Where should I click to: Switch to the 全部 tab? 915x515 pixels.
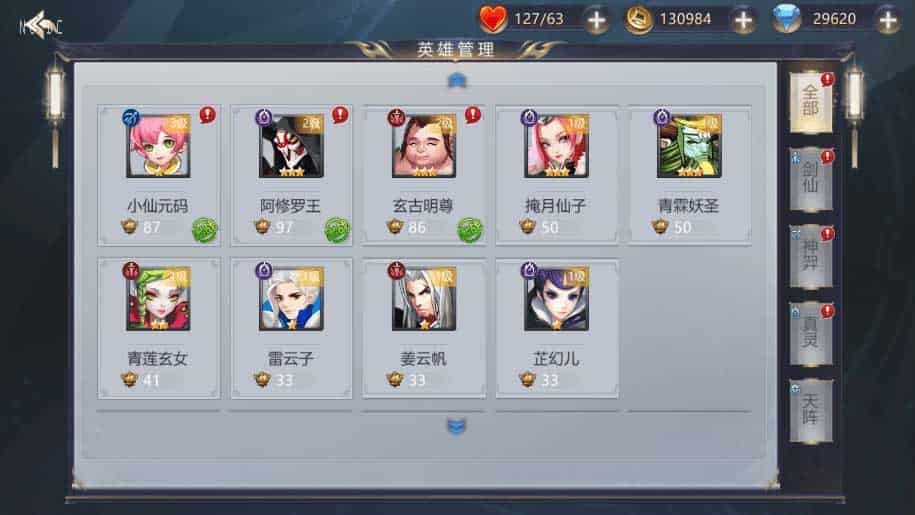[810, 103]
